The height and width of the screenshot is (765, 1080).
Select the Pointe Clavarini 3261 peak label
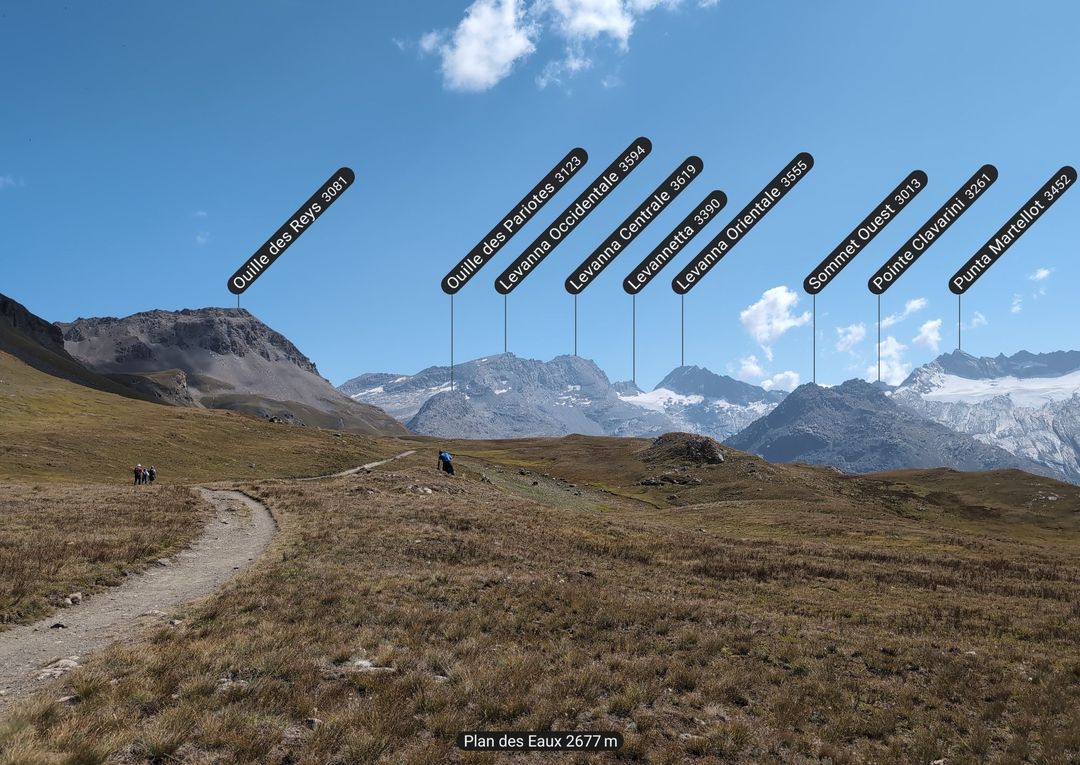(x=933, y=229)
